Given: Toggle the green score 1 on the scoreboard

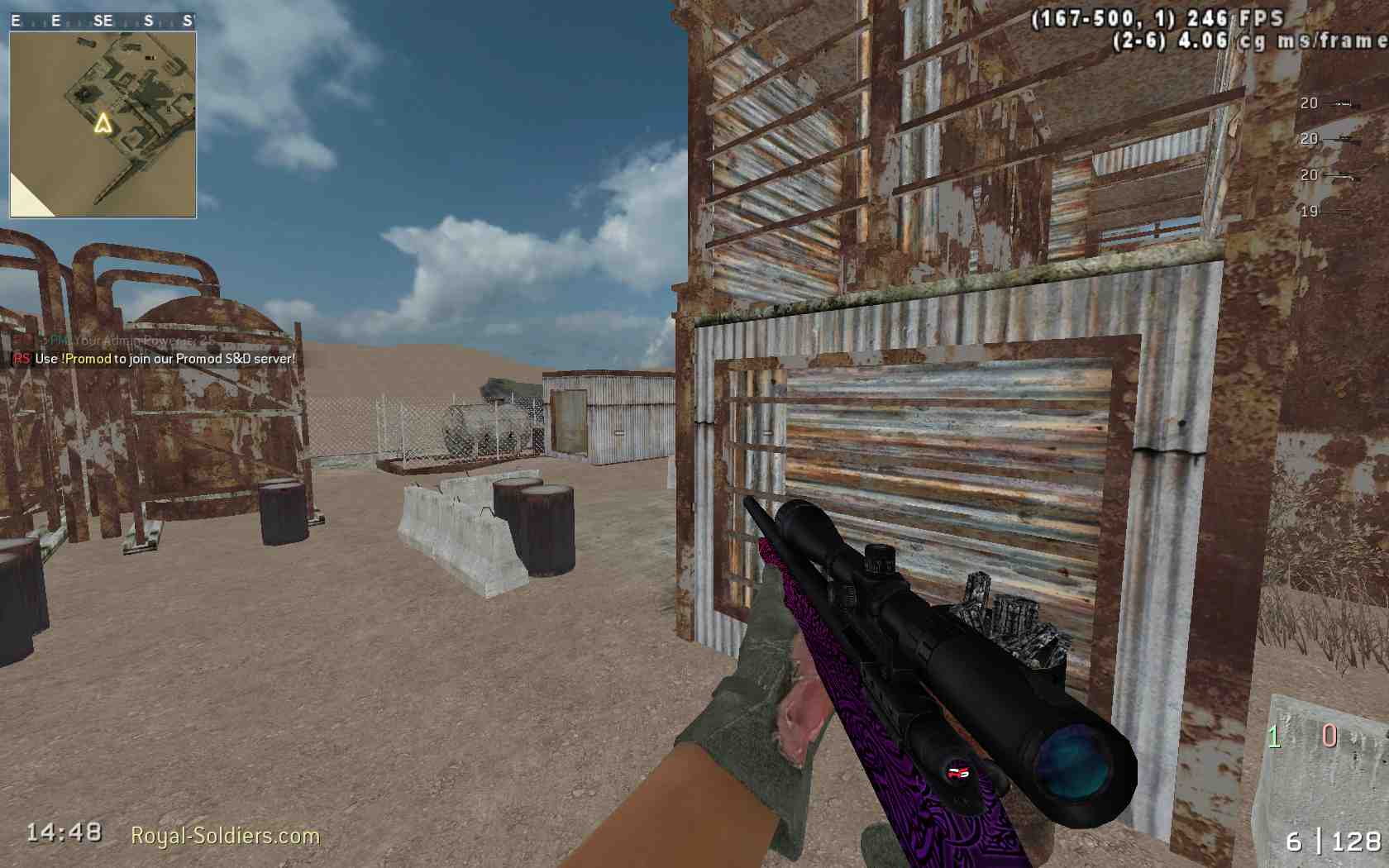Looking at the screenshot, I should [1273, 734].
